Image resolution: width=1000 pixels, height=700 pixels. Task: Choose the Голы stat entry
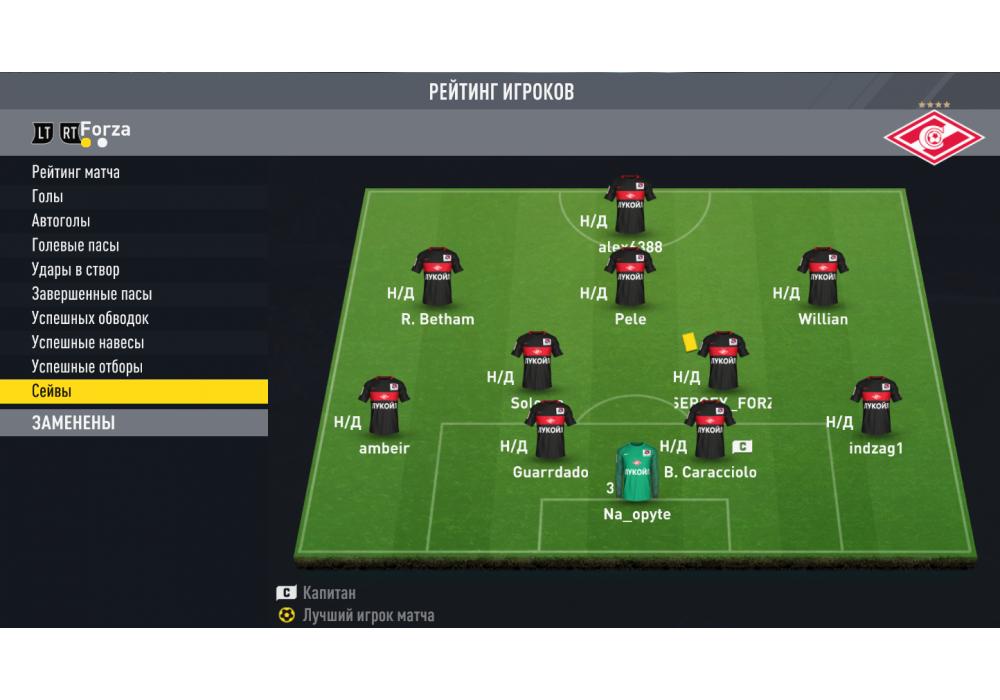[x=48, y=197]
